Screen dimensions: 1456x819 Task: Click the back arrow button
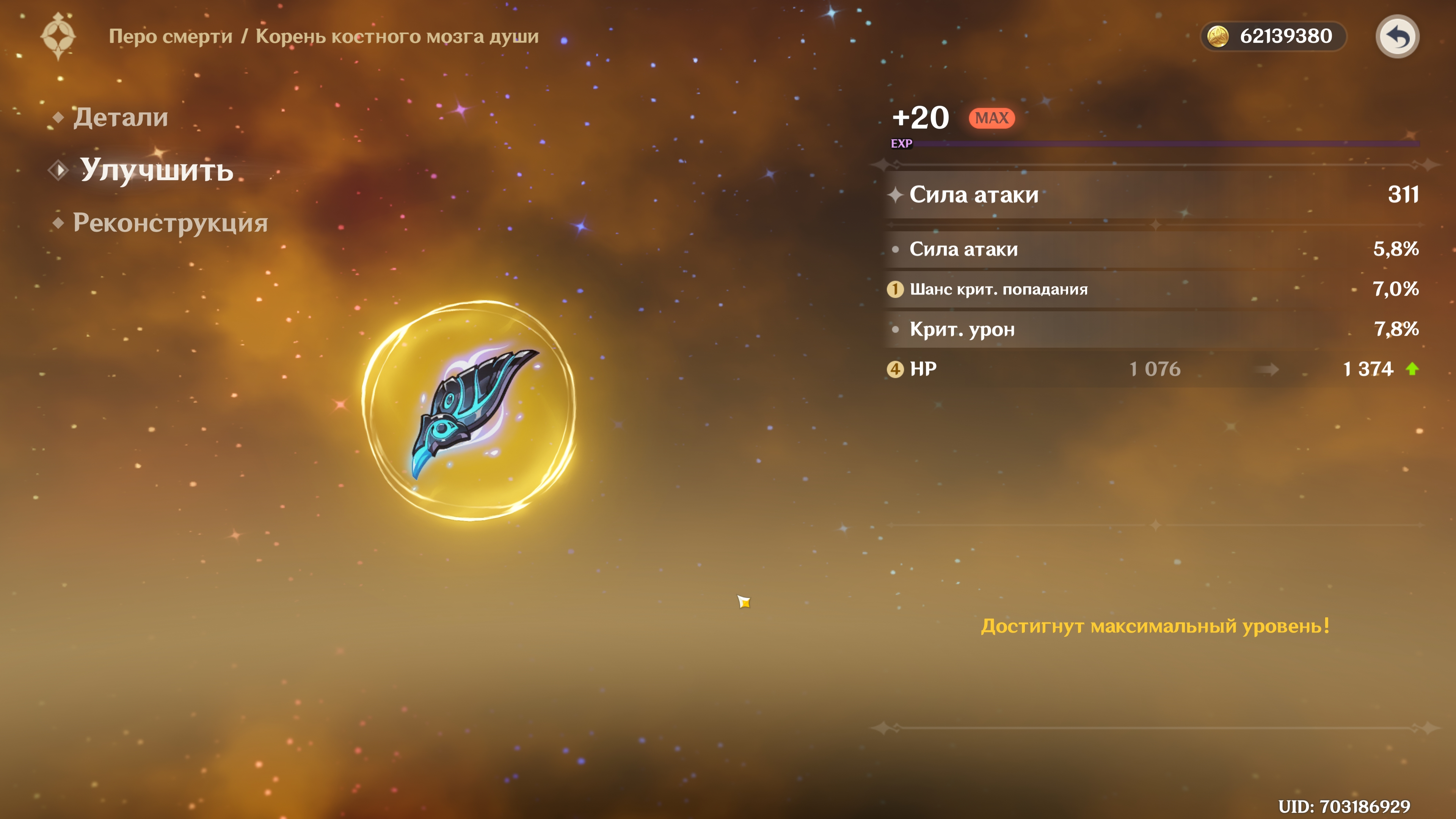[1396, 37]
